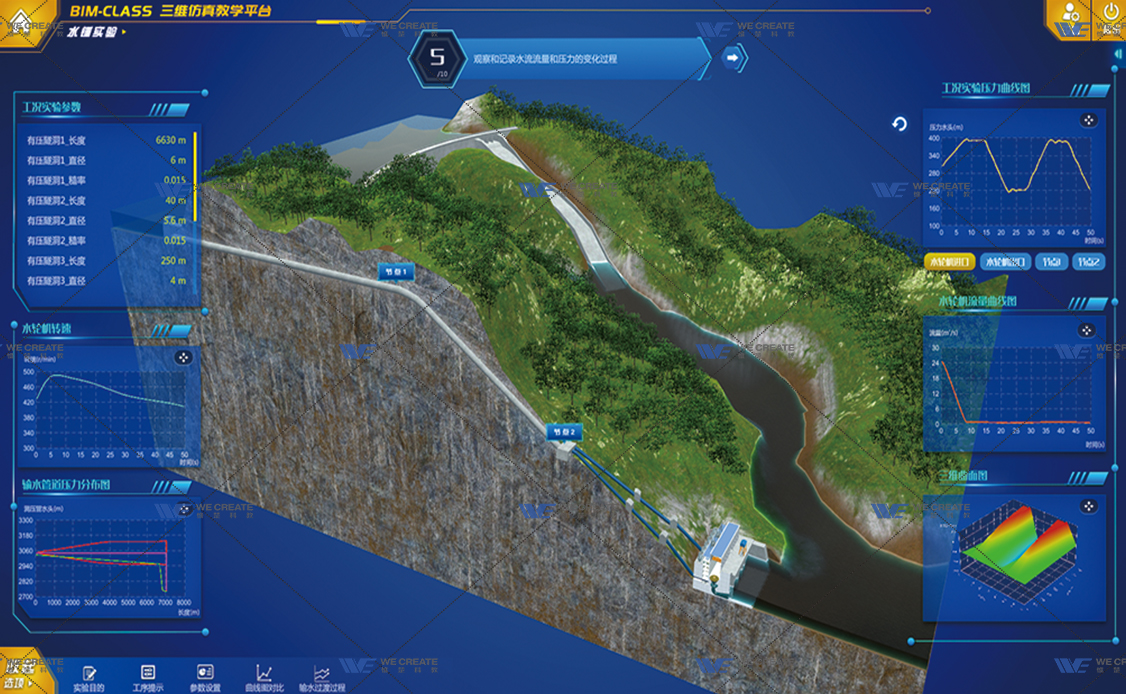Collapse the right-side panel arrow
This screenshot has width=1126, height=694.
pyautogui.click(x=1118, y=56)
